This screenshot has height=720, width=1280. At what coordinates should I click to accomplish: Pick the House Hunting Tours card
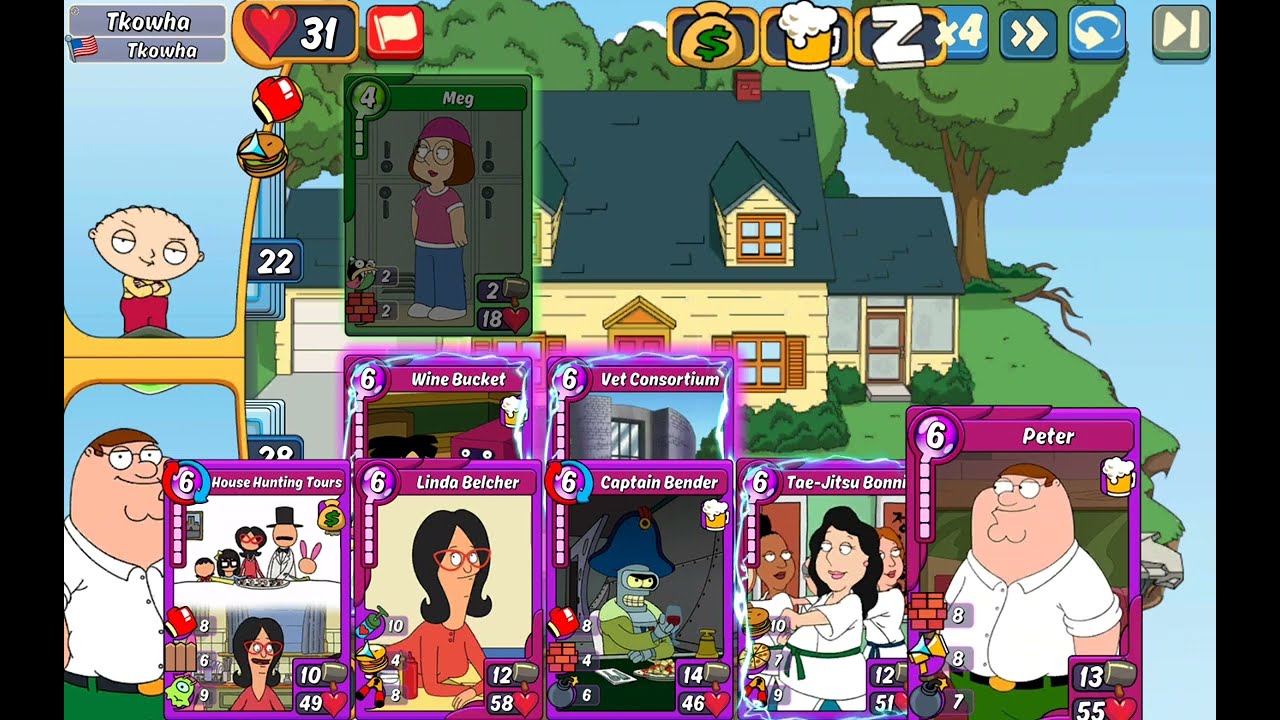(257, 590)
